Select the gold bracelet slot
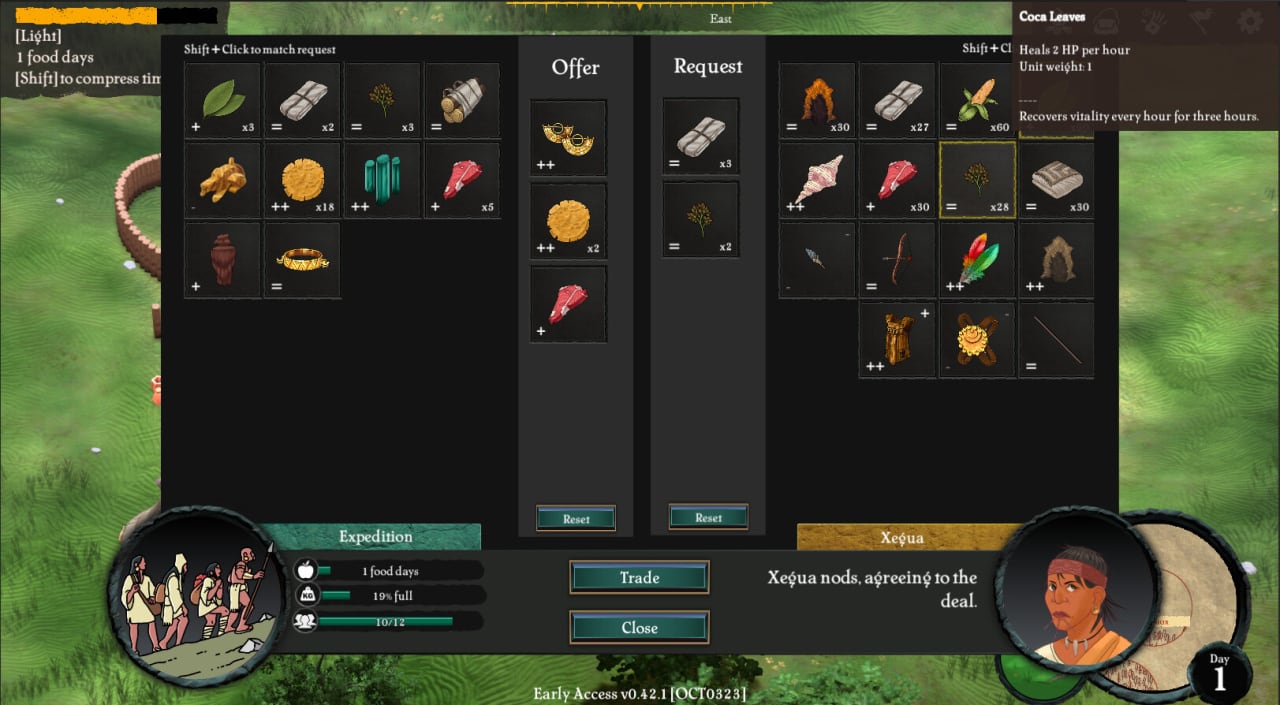 (302, 260)
